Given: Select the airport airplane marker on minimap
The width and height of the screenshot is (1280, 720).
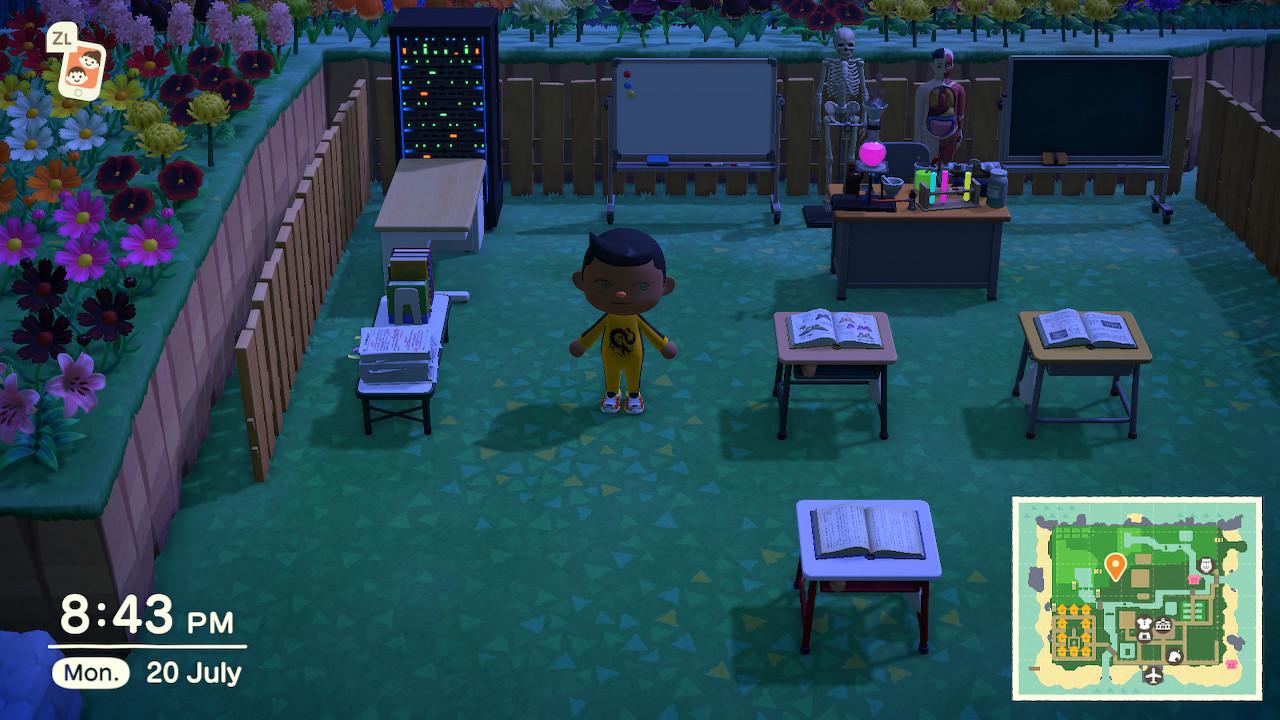Looking at the screenshot, I should [1154, 677].
